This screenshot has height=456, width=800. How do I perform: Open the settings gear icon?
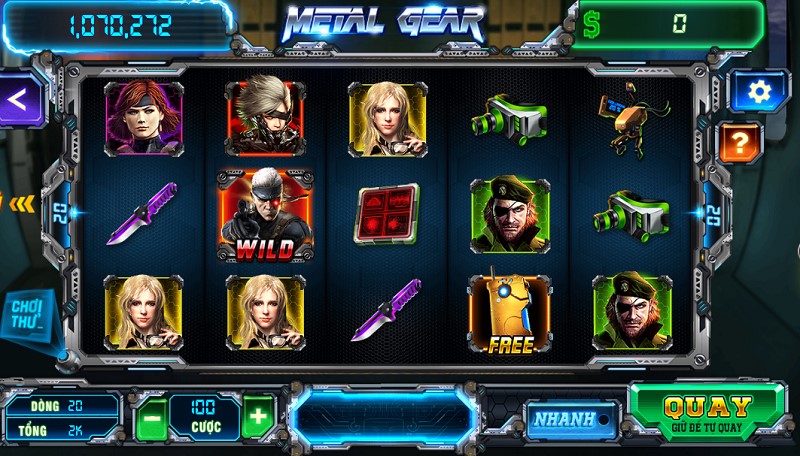click(759, 92)
